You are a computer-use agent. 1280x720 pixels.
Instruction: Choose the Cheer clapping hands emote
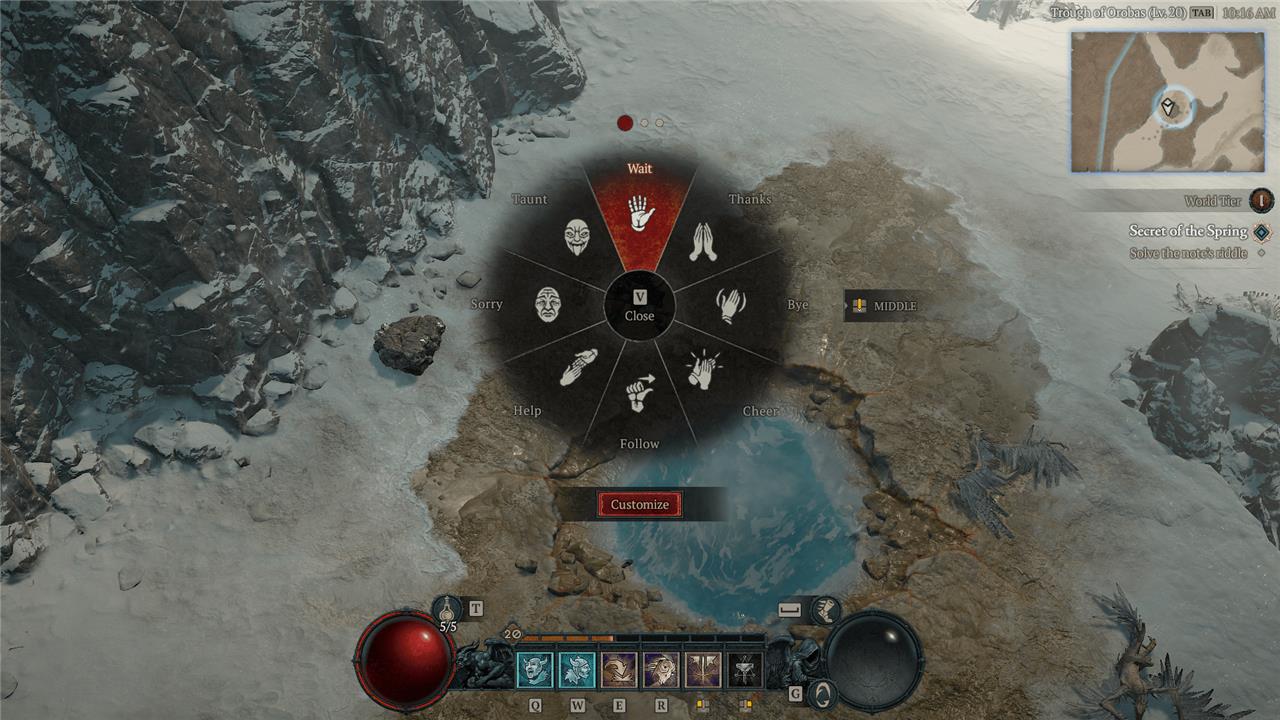pos(703,369)
